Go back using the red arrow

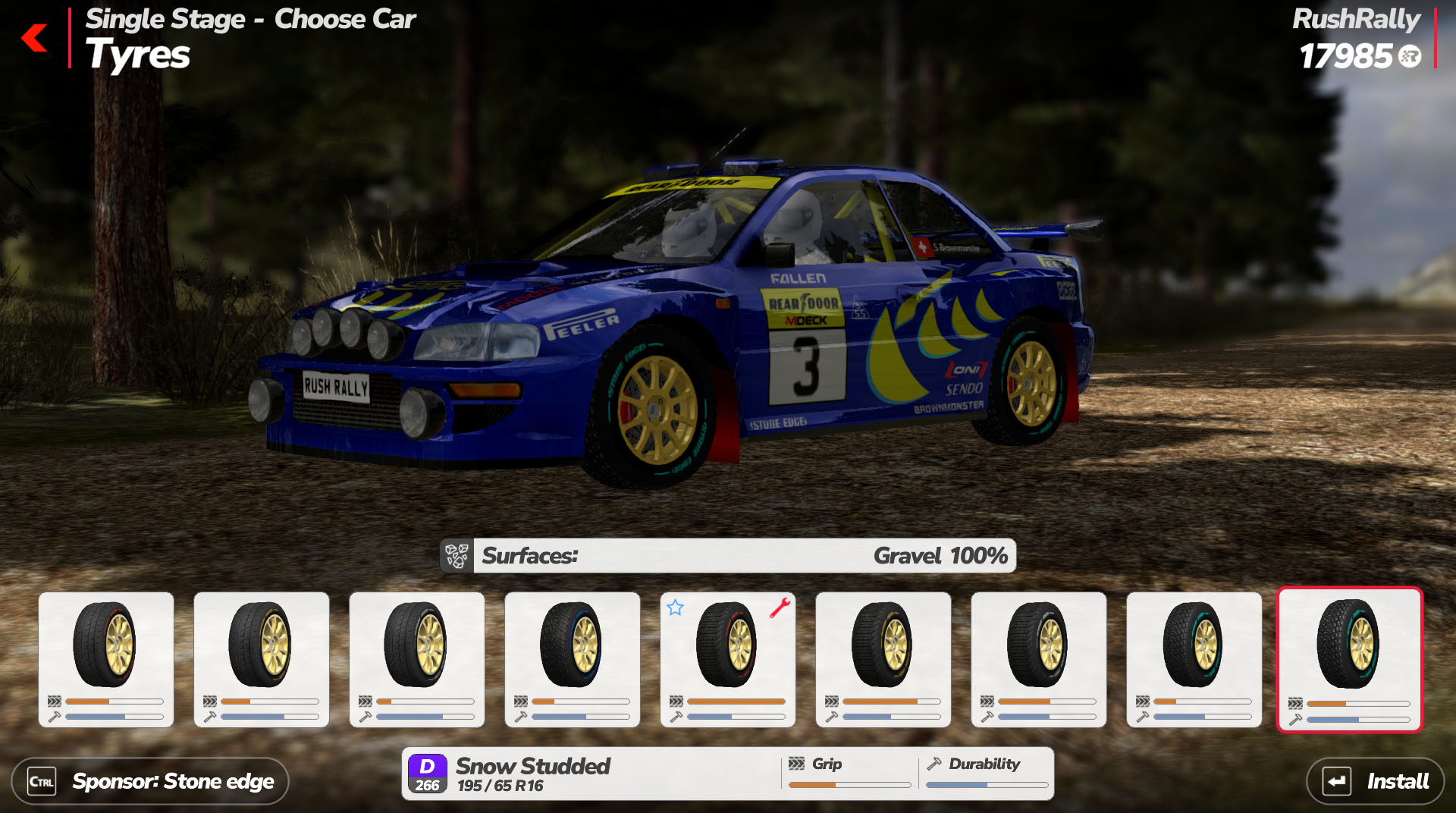pos(35,38)
